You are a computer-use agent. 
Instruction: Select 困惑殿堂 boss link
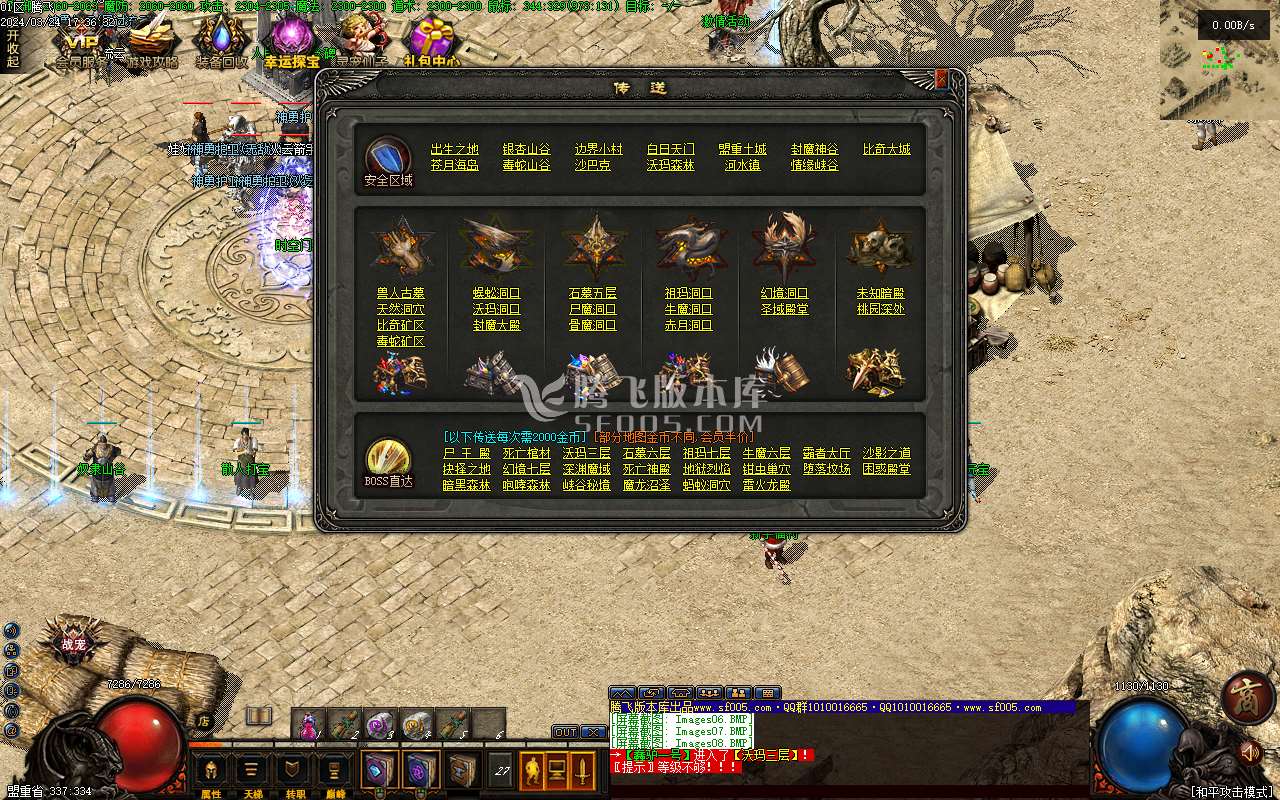click(886, 469)
